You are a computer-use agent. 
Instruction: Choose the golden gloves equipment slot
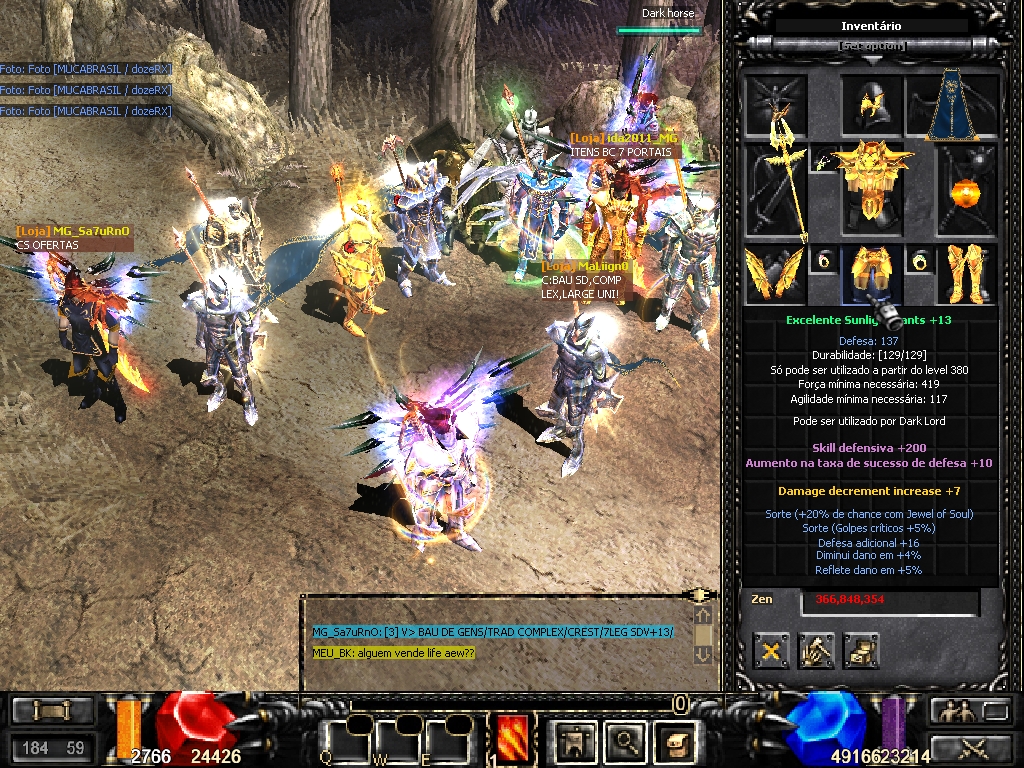(774, 273)
